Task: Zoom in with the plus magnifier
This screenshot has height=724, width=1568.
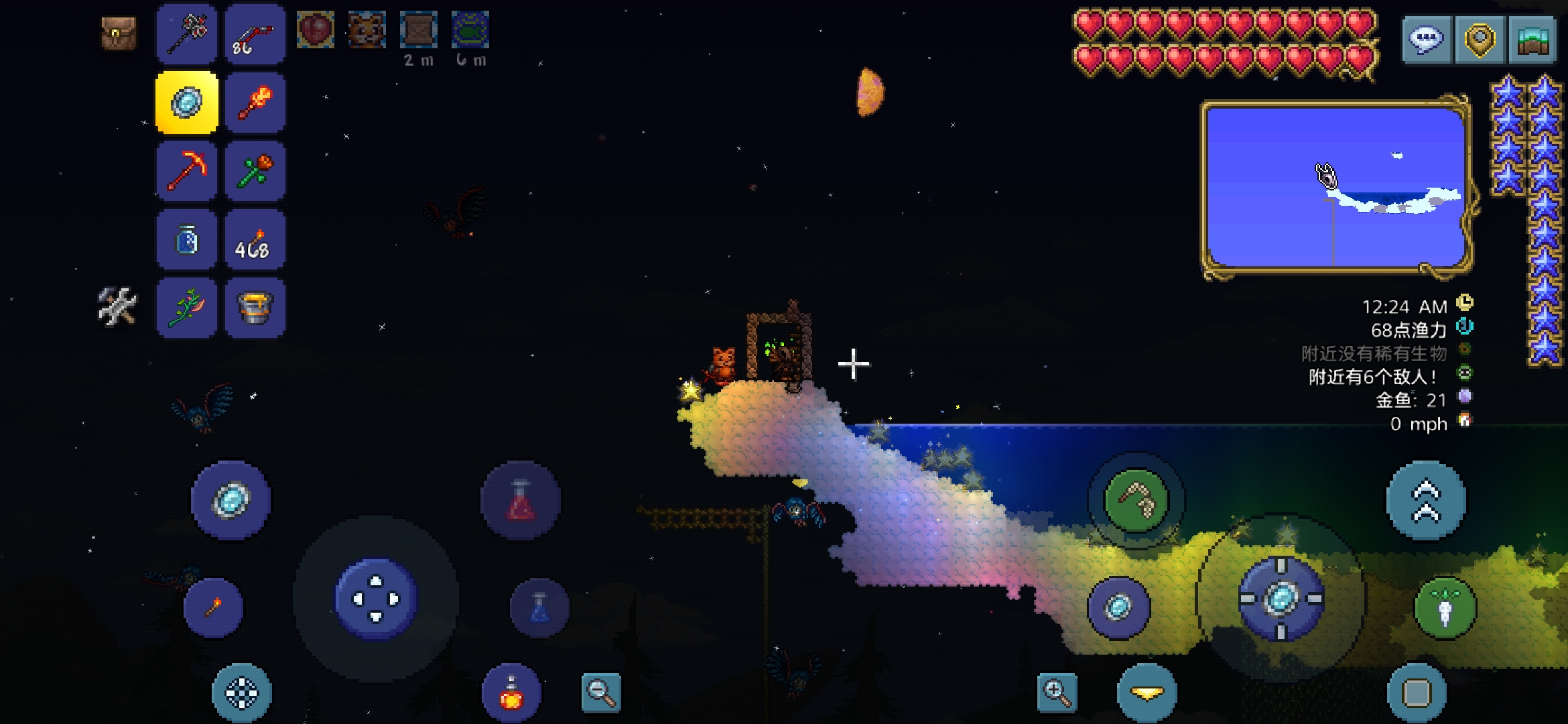Action: 1057,692
